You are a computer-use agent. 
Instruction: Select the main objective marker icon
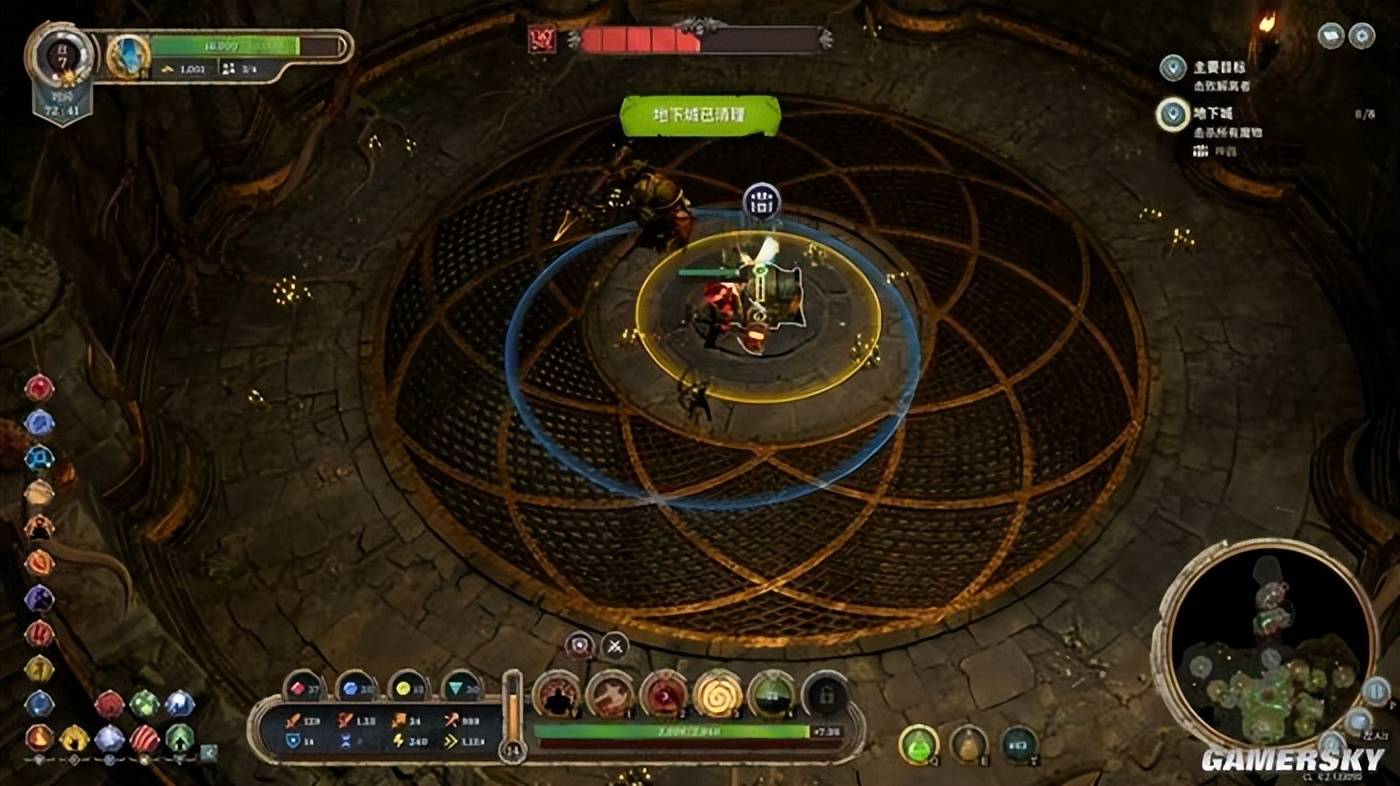[x=1173, y=68]
